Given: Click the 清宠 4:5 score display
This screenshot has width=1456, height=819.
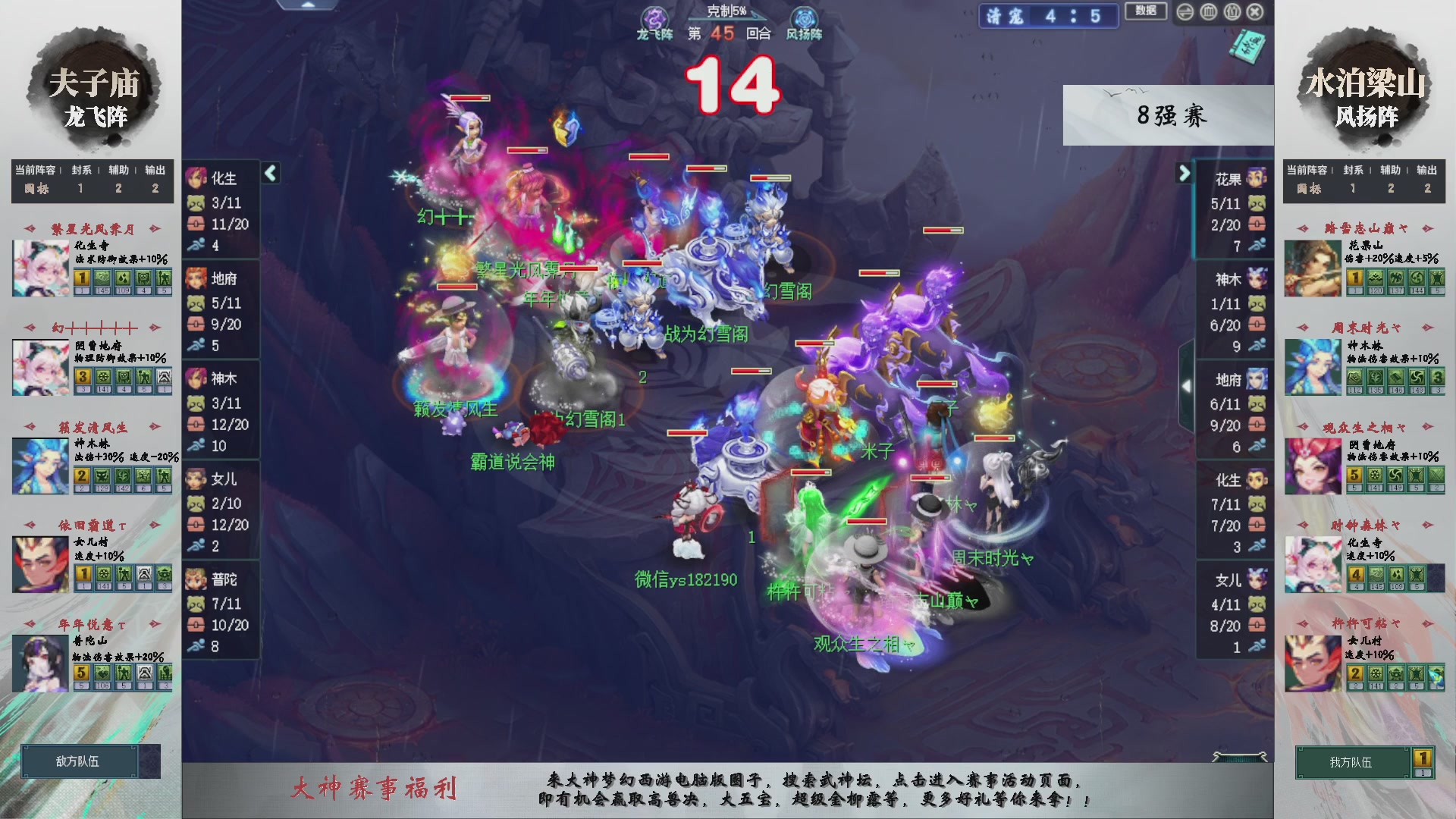Looking at the screenshot, I should click(x=1049, y=17).
